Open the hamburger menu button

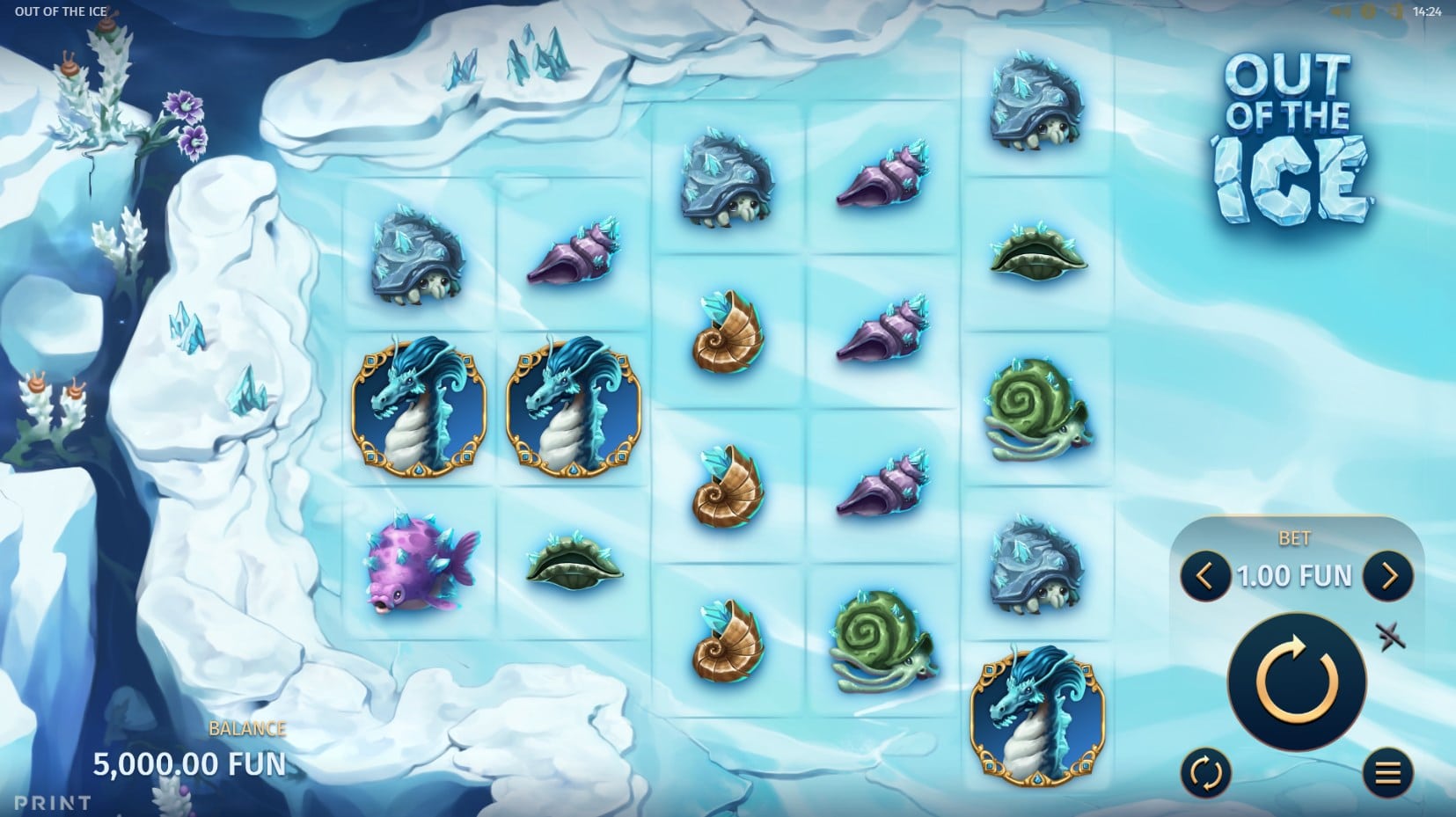pos(1387,773)
